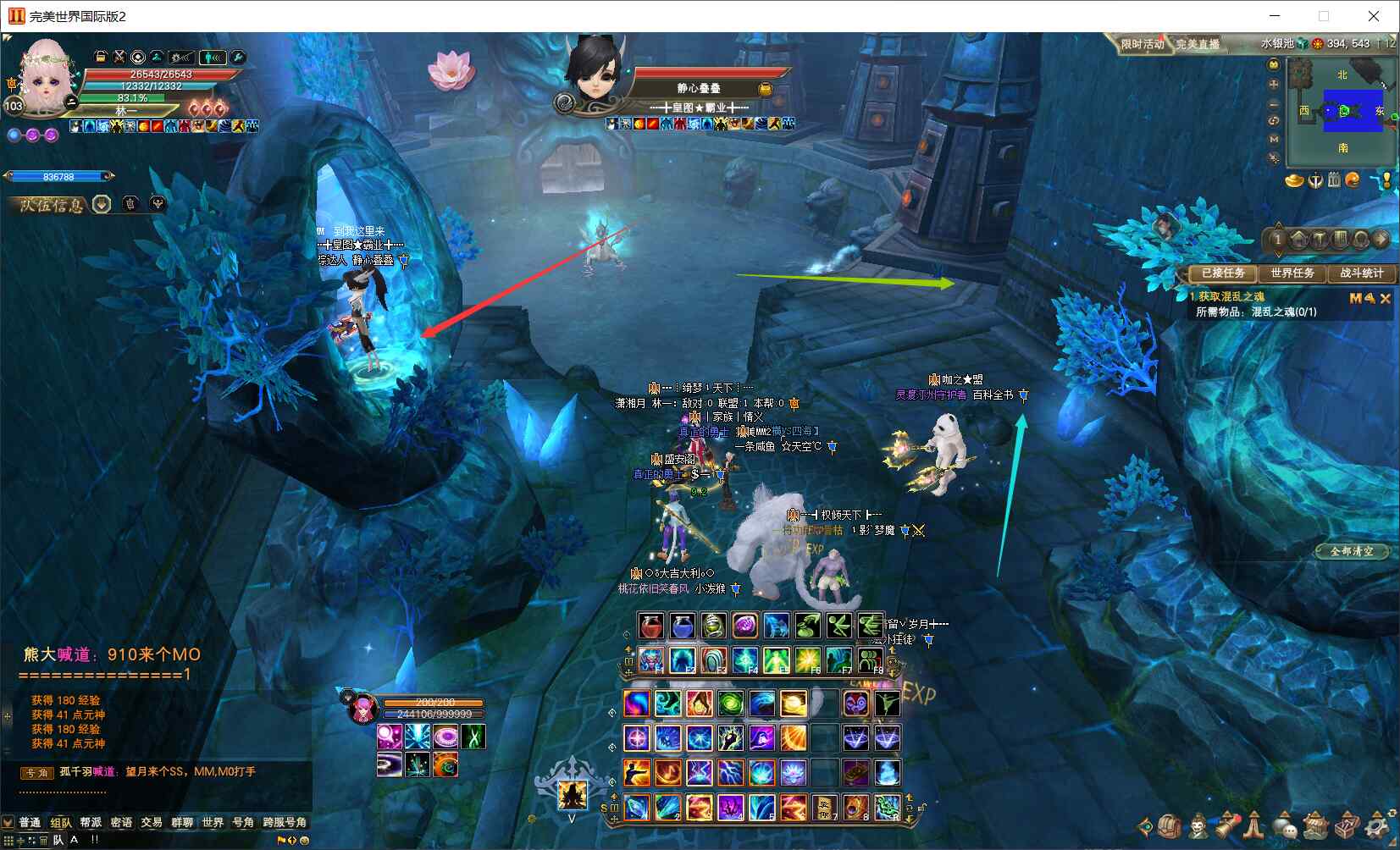Open the gold ingot shop icon
The image size is (1400, 850).
[1294, 180]
